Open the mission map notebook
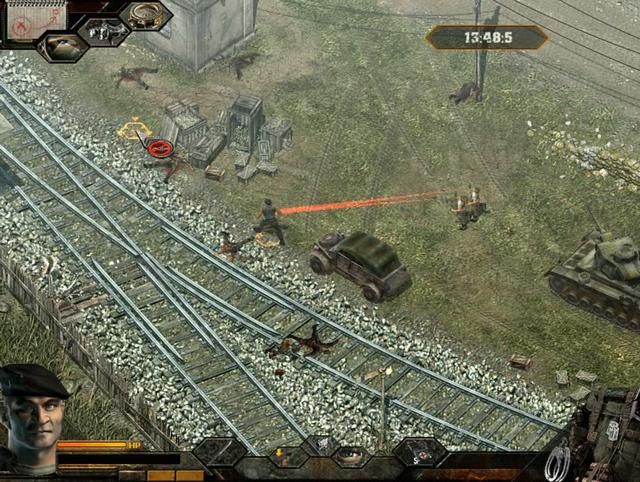The image size is (640, 482). 35,19
